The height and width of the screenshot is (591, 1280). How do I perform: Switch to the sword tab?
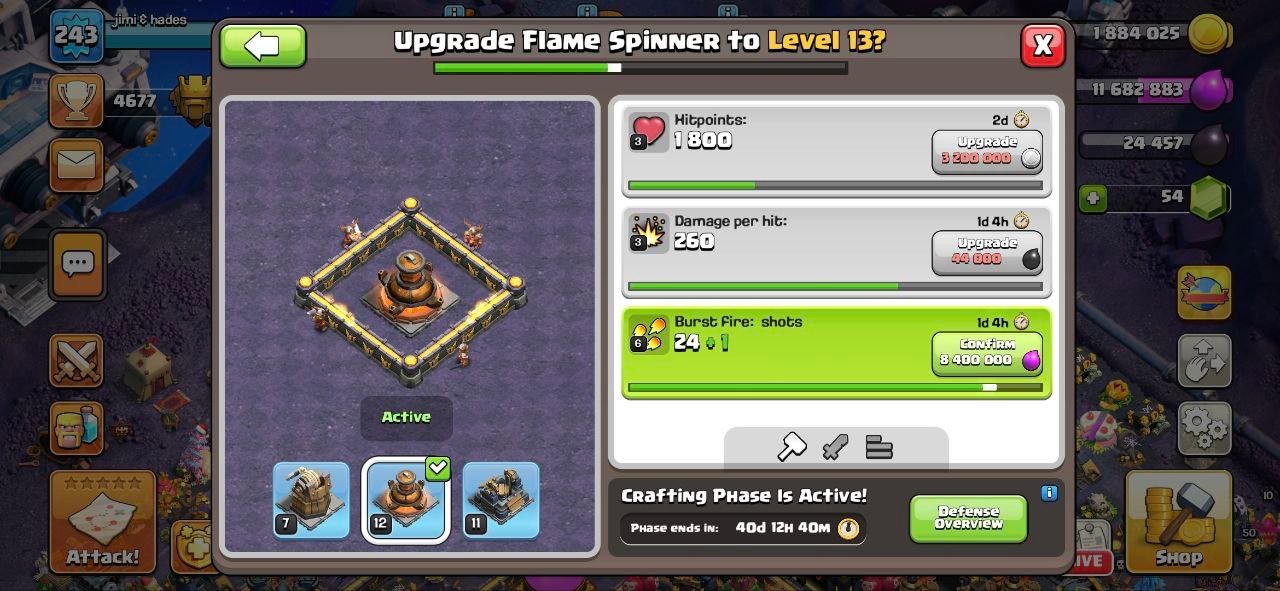point(835,447)
